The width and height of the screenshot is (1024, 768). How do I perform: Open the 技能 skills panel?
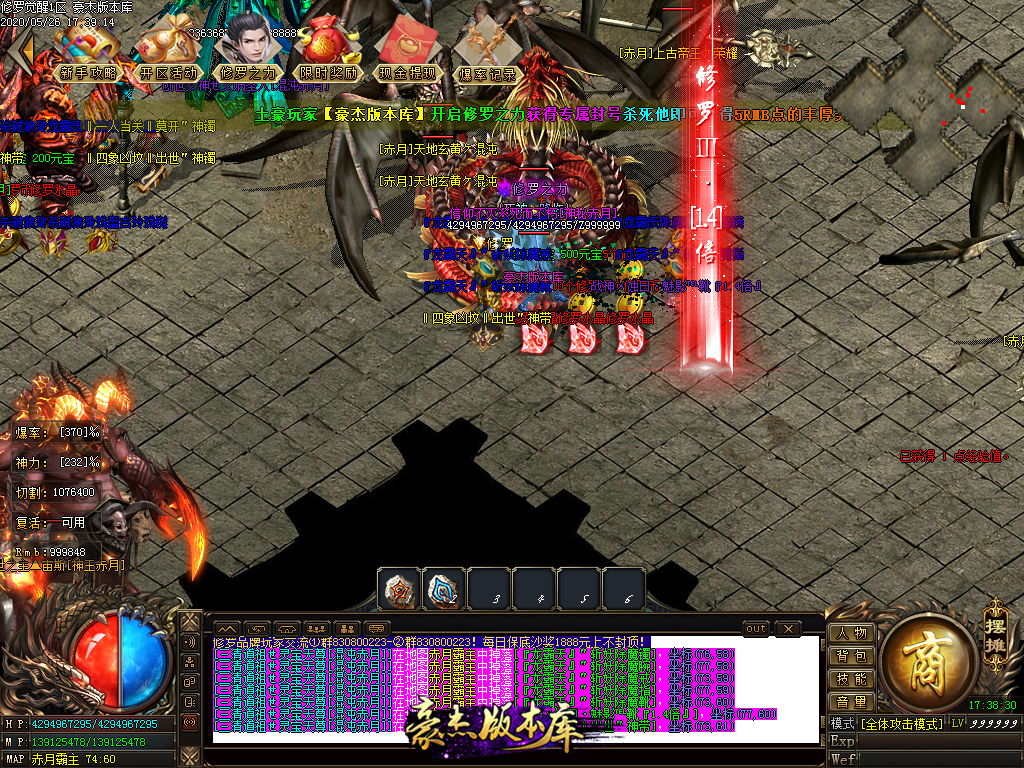tap(852, 679)
